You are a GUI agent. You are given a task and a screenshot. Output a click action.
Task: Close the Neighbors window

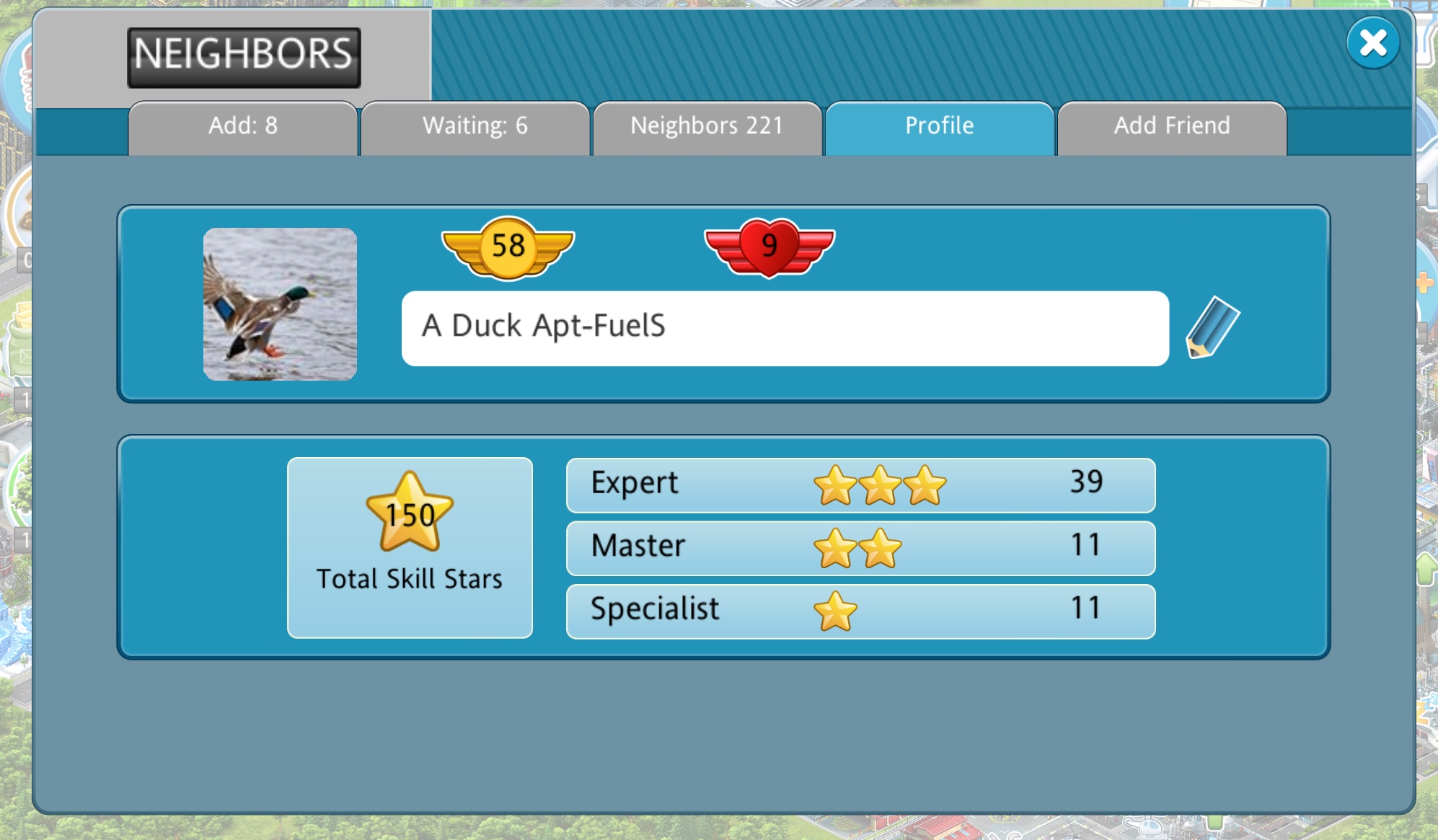[x=1372, y=43]
